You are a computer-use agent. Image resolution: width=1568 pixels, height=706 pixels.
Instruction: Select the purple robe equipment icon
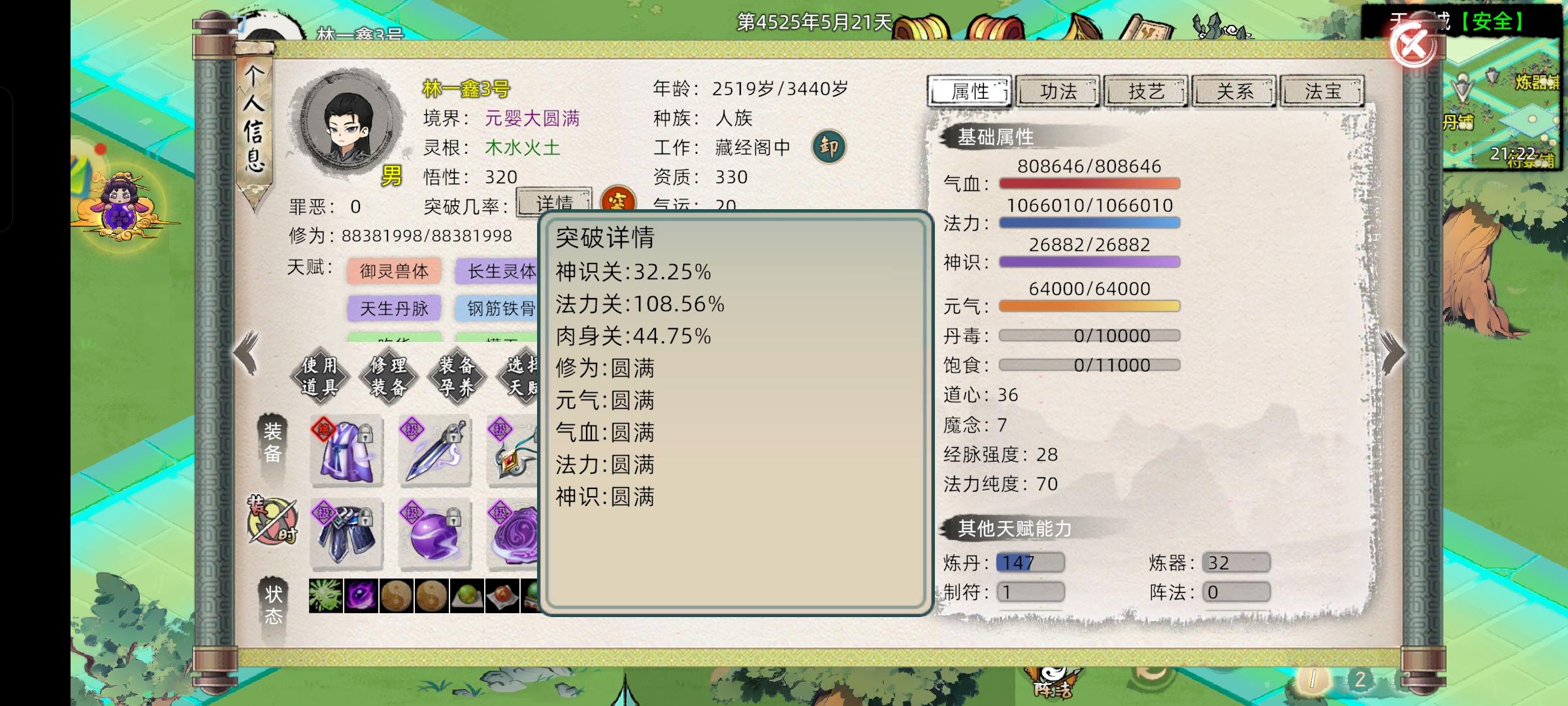coord(346,451)
